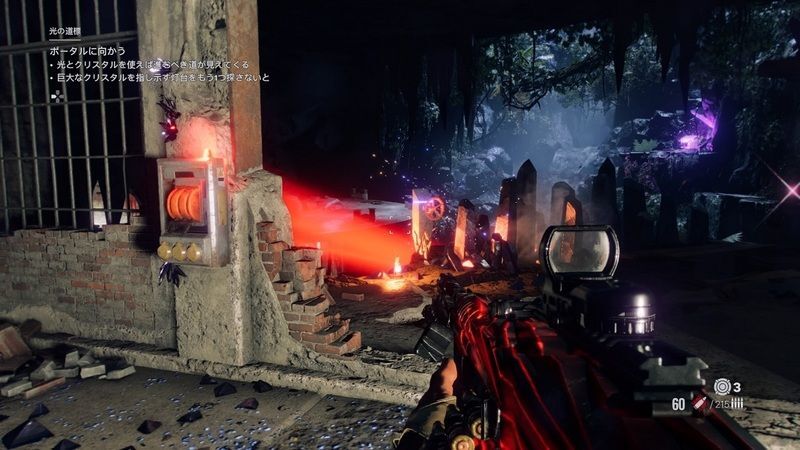
Task: Select the red bullet ammo mod icon
Action: [x=701, y=402]
